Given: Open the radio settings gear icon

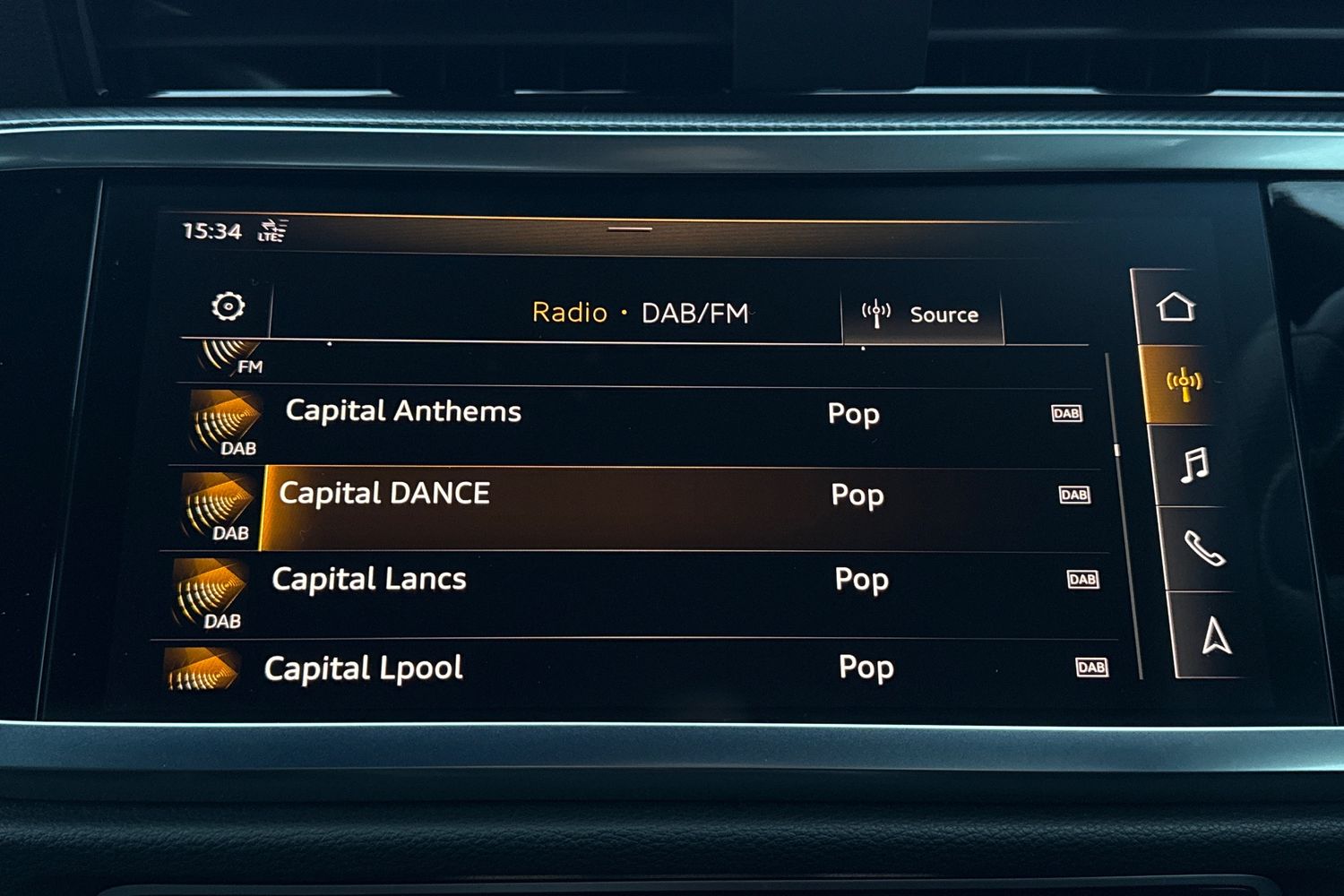Looking at the screenshot, I should 228,306.
